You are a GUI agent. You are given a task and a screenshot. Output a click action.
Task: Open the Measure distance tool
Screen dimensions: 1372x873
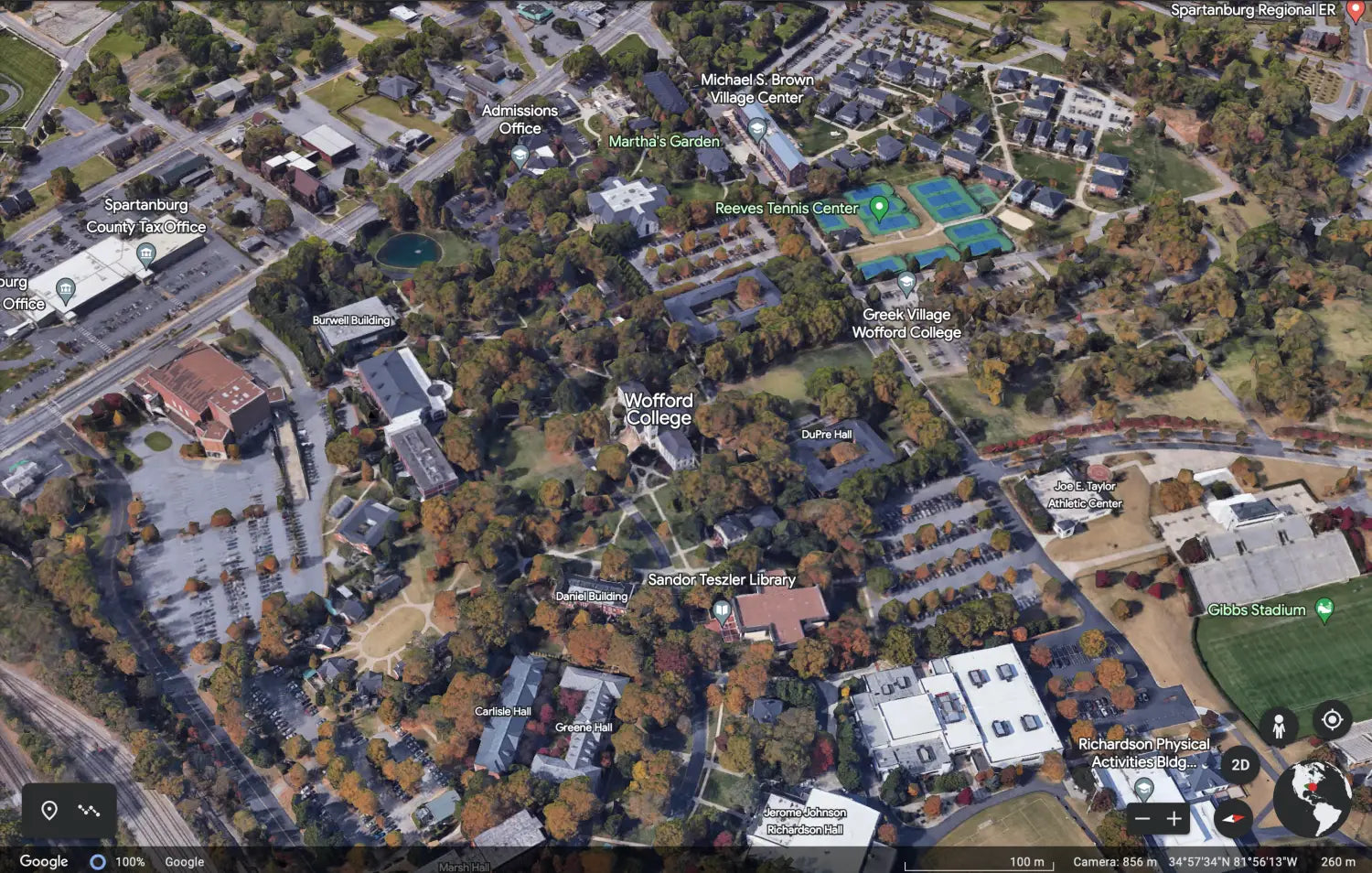pos(90,810)
